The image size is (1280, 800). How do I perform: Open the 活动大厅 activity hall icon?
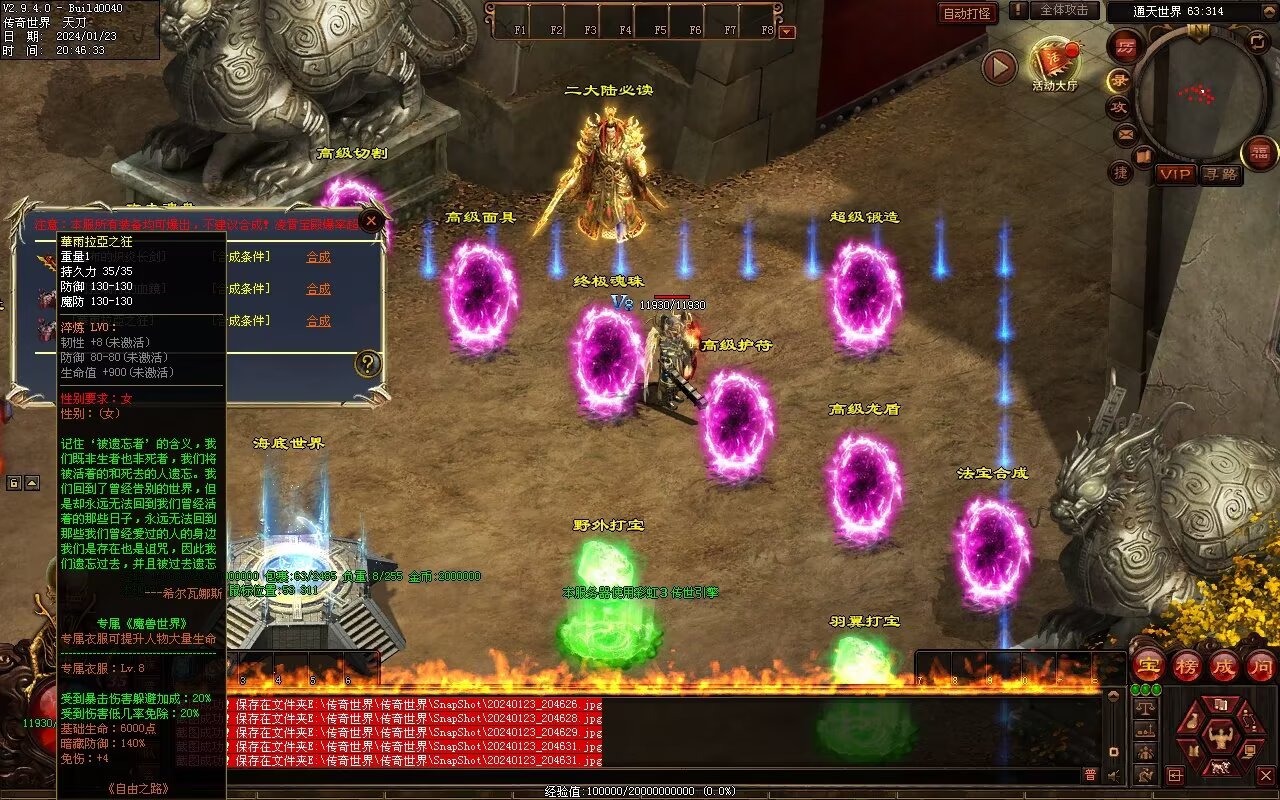[x=1054, y=62]
